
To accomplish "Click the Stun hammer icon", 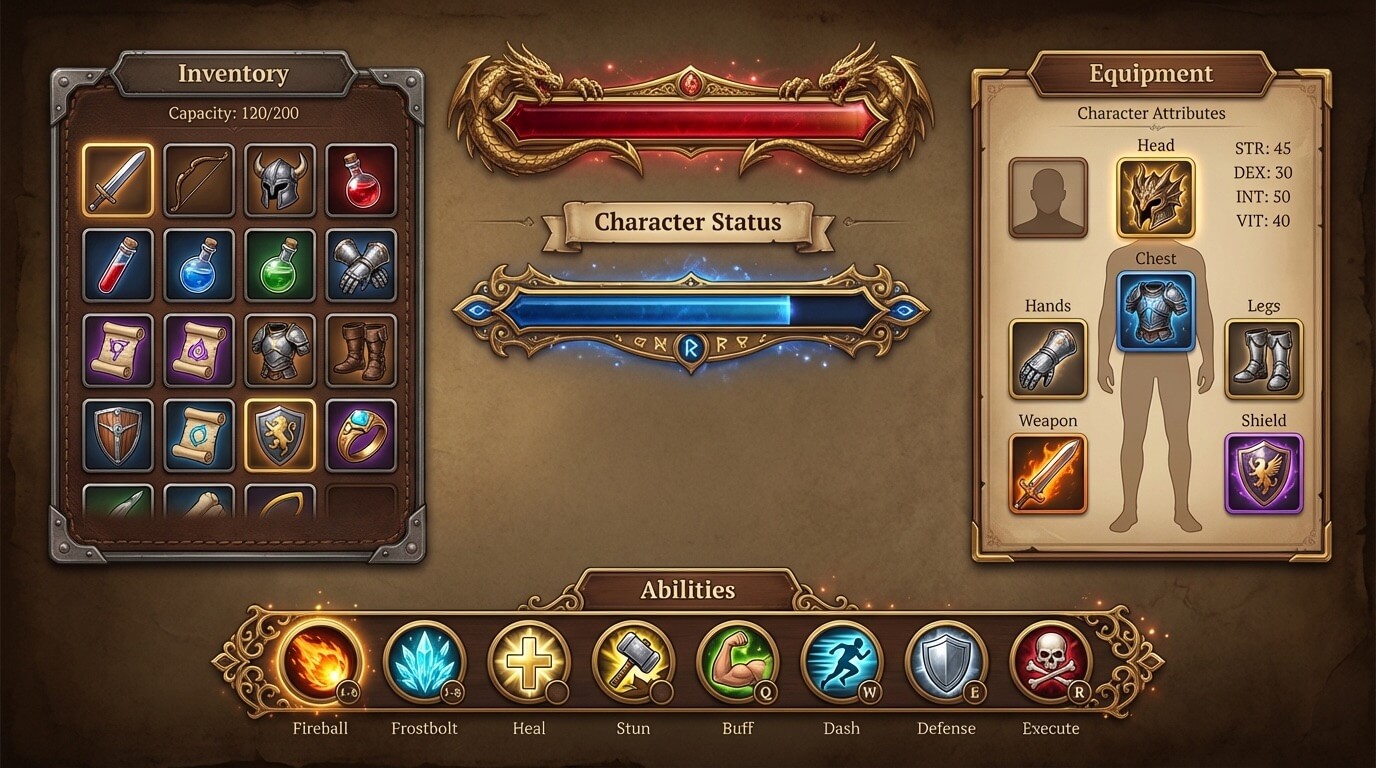I will pos(632,660).
